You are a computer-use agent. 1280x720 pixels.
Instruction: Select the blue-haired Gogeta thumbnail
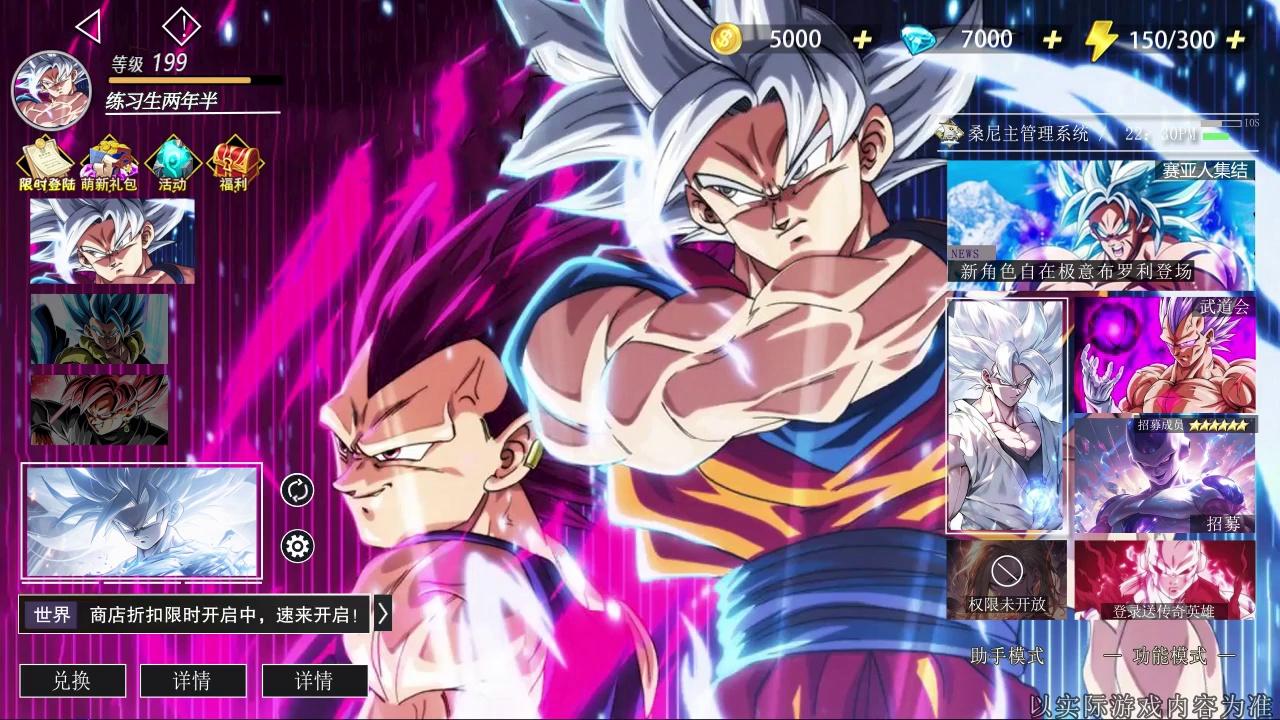click(99, 329)
